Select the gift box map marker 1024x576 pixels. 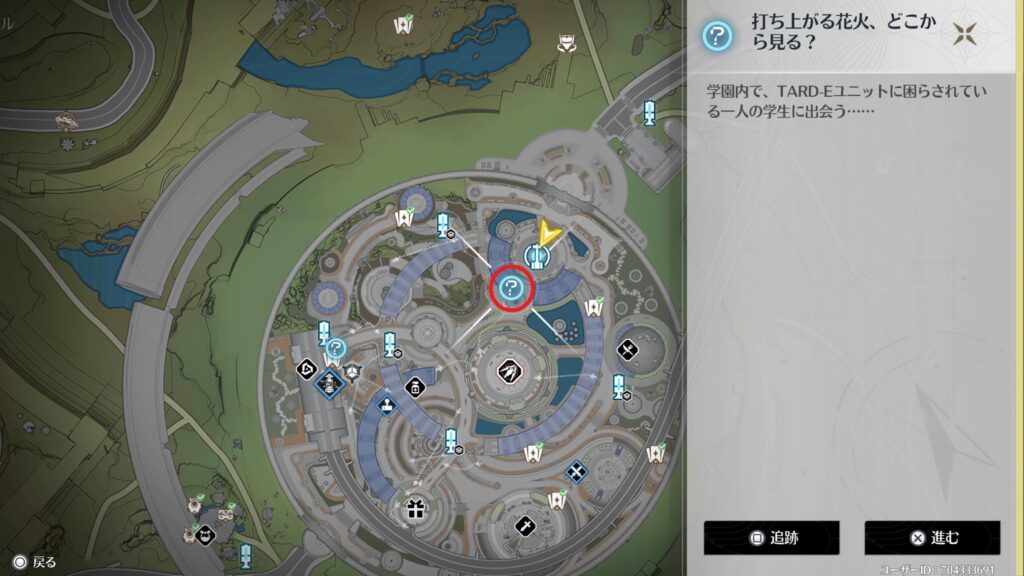coord(416,508)
